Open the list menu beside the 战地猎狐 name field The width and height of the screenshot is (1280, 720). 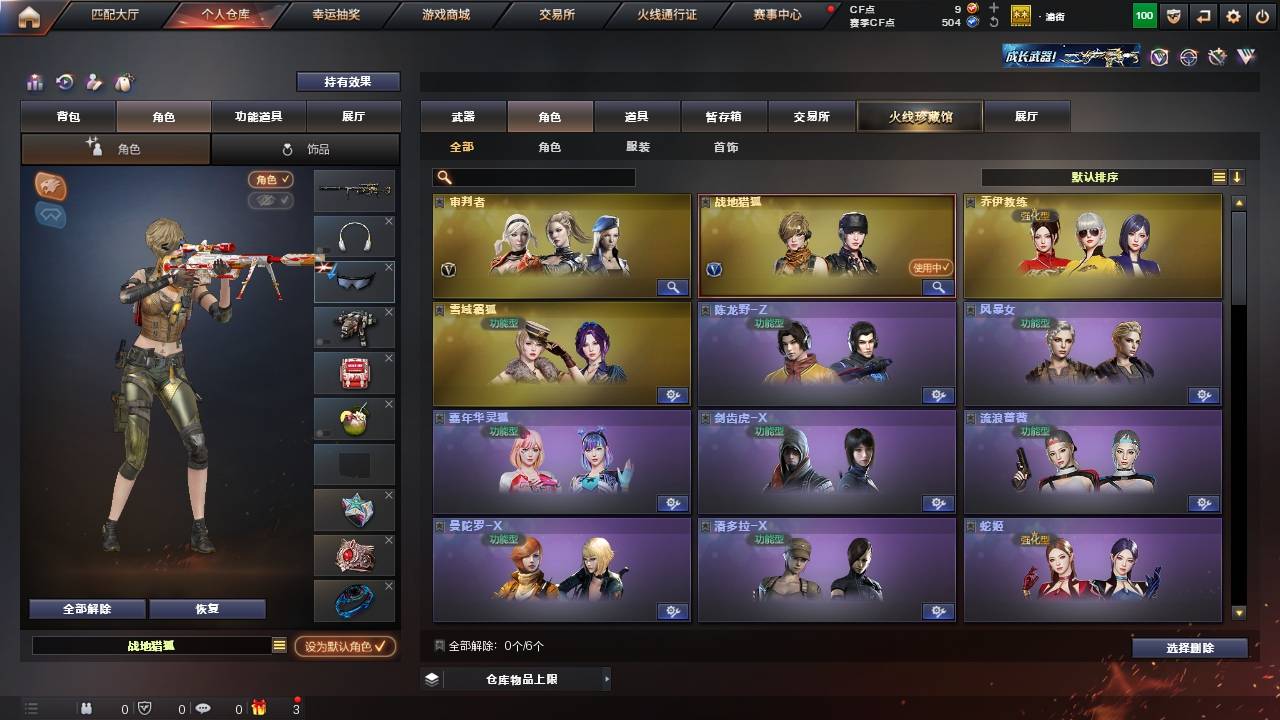click(x=279, y=645)
